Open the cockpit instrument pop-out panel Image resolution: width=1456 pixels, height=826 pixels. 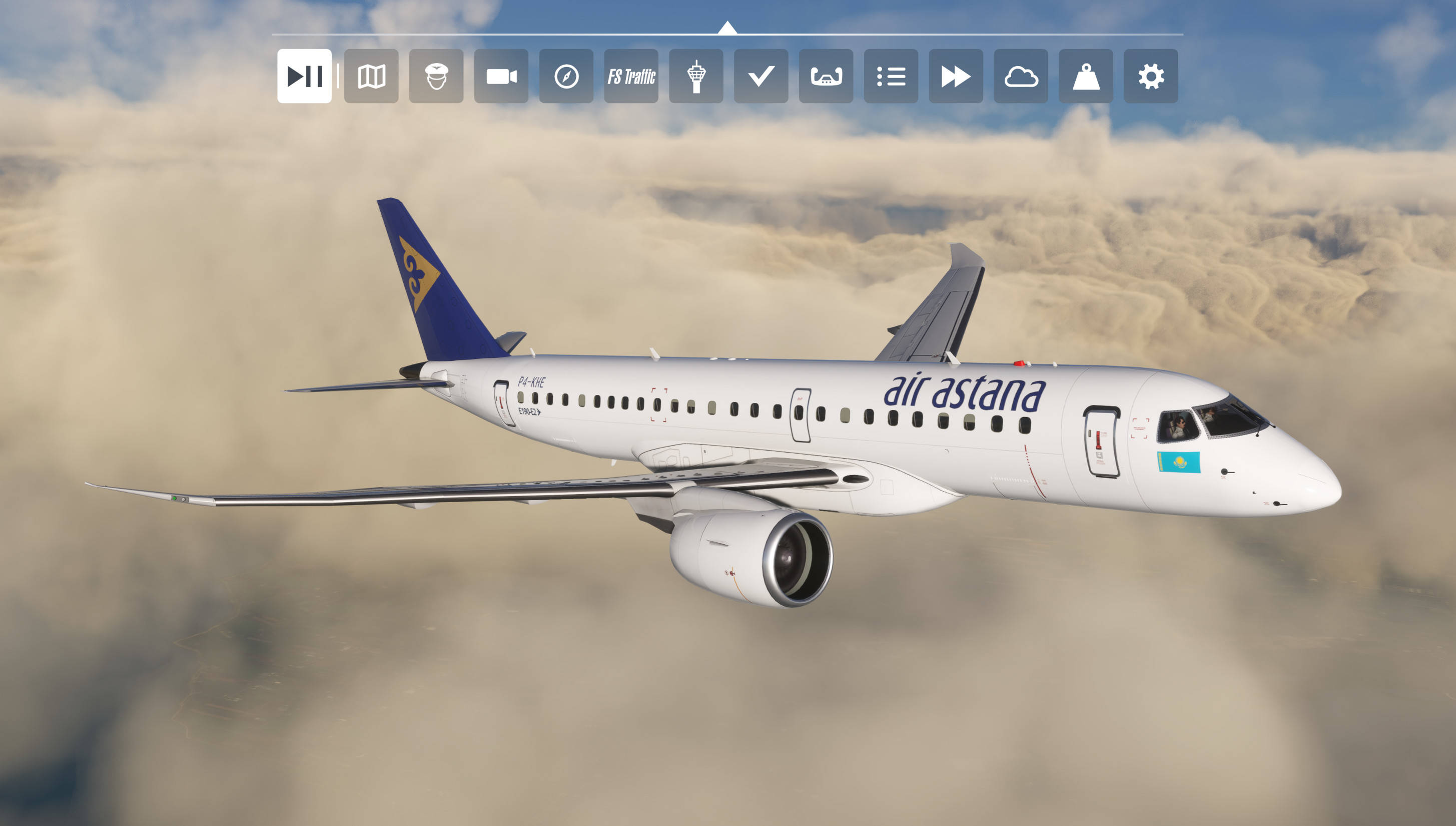coord(826,77)
